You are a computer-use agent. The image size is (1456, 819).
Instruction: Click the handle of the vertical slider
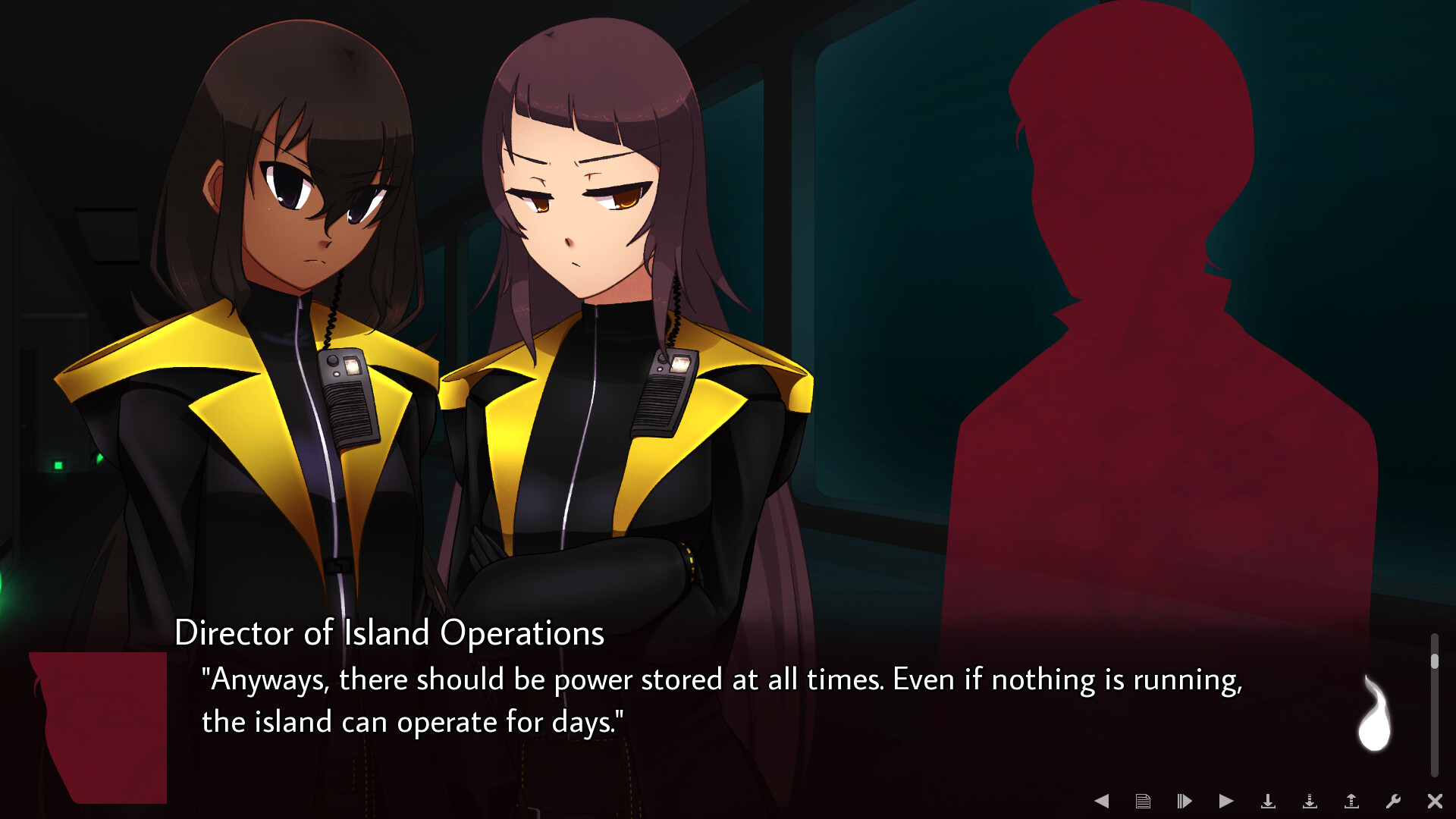pos(1433,660)
